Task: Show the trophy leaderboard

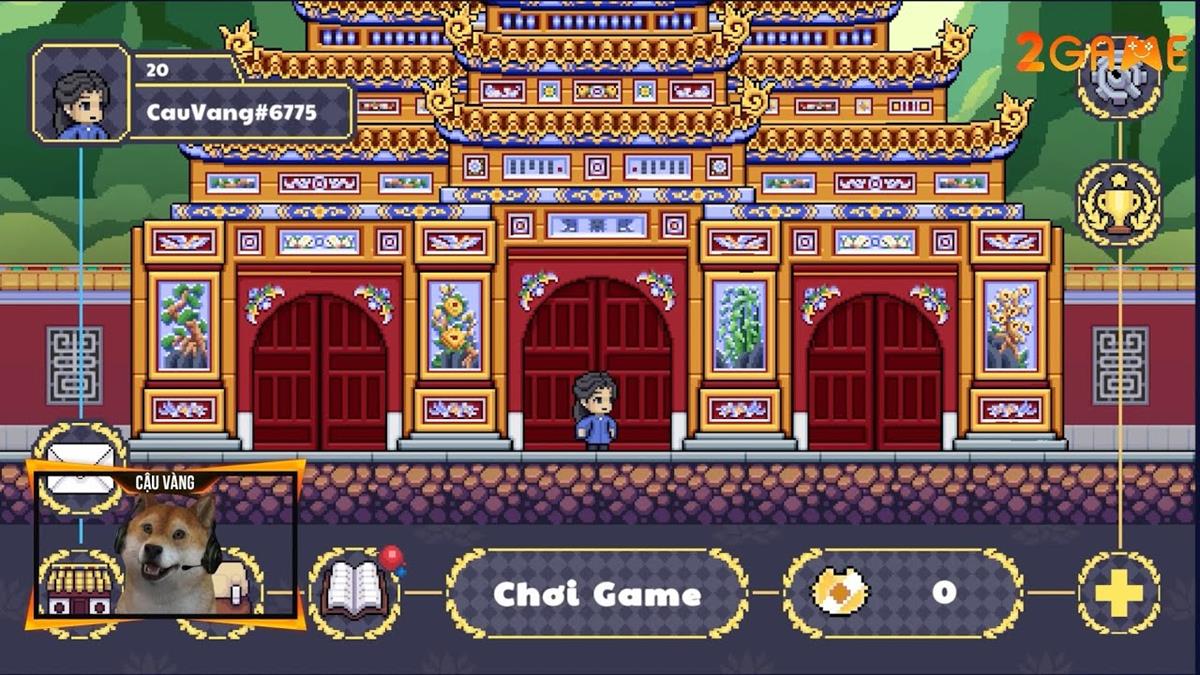Action: [1119, 205]
